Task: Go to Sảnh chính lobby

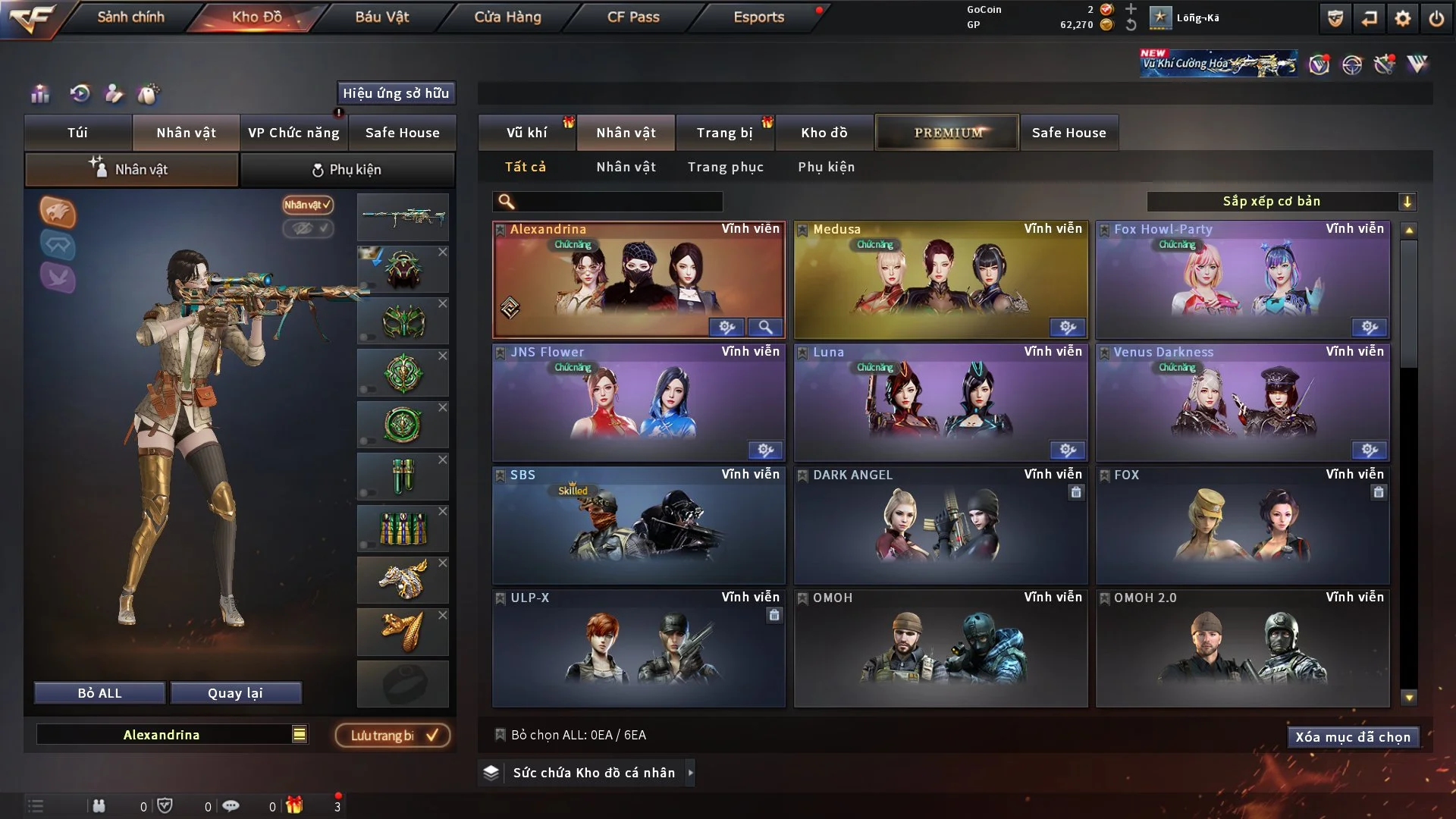Action: (x=130, y=17)
